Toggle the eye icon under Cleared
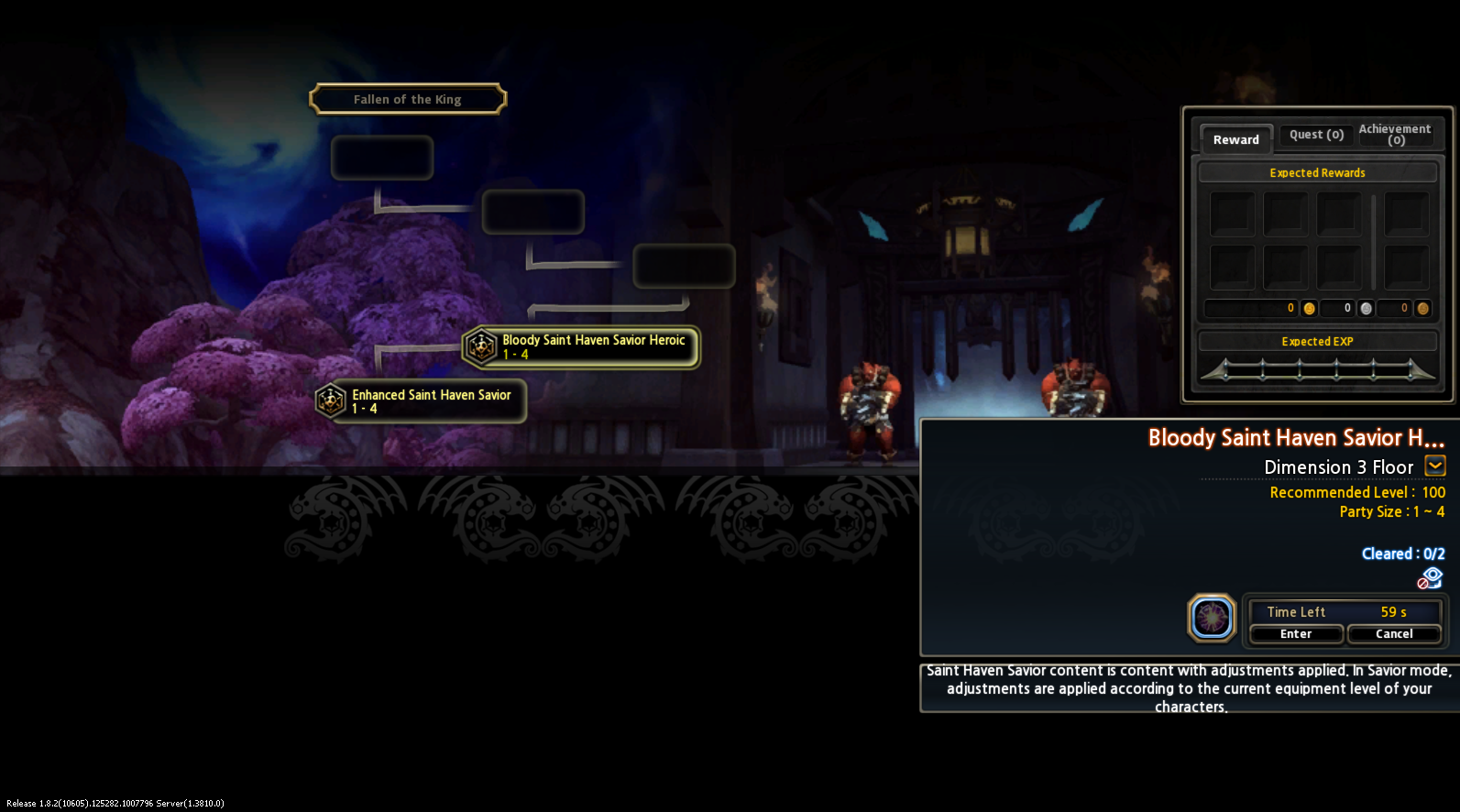Viewport: 1460px width, 812px height. point(1431,577)
